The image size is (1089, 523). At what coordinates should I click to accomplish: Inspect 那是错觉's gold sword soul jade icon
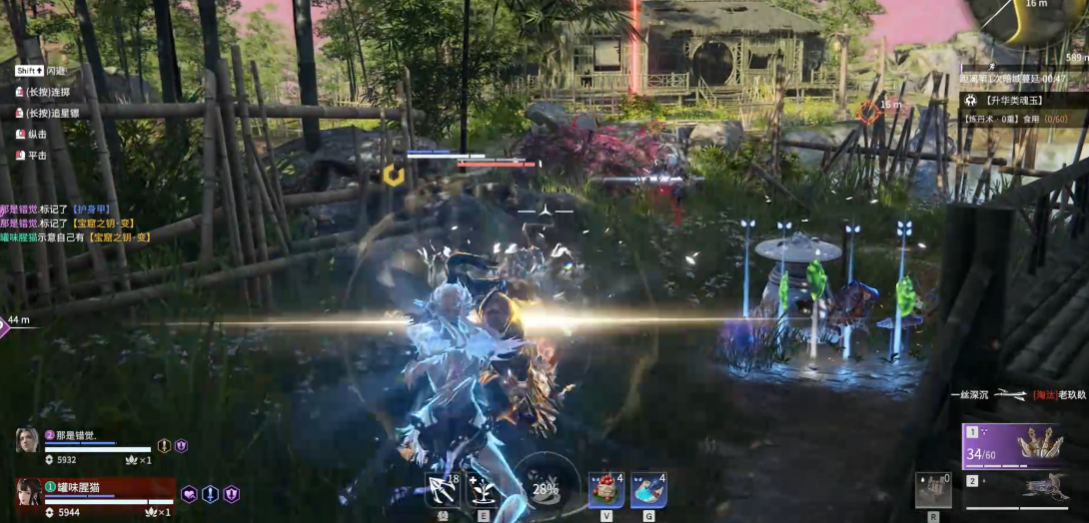[164, 446]
